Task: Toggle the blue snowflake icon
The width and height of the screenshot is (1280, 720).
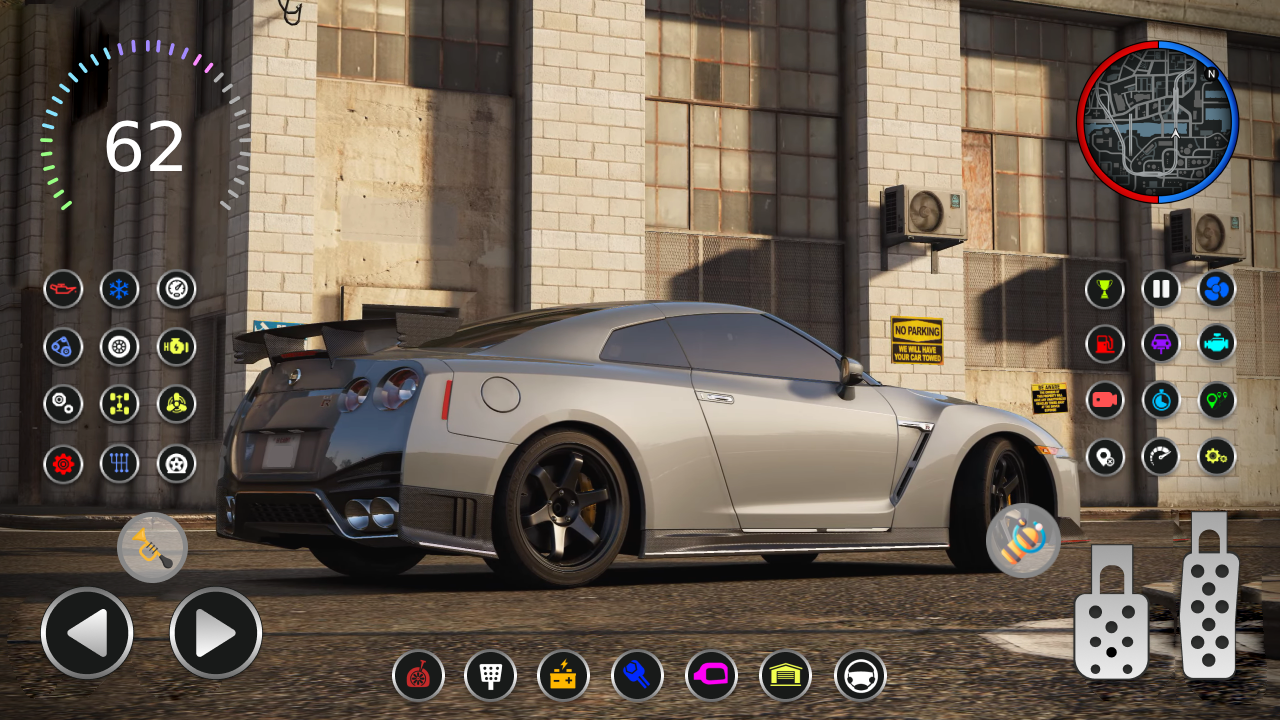Action: [120, 290]
